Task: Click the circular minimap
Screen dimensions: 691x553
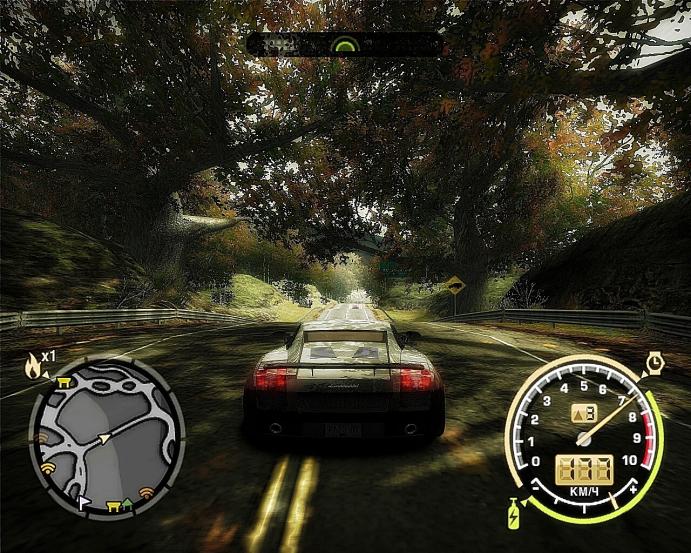Action: pyautogui.click(x=107, y=437)
